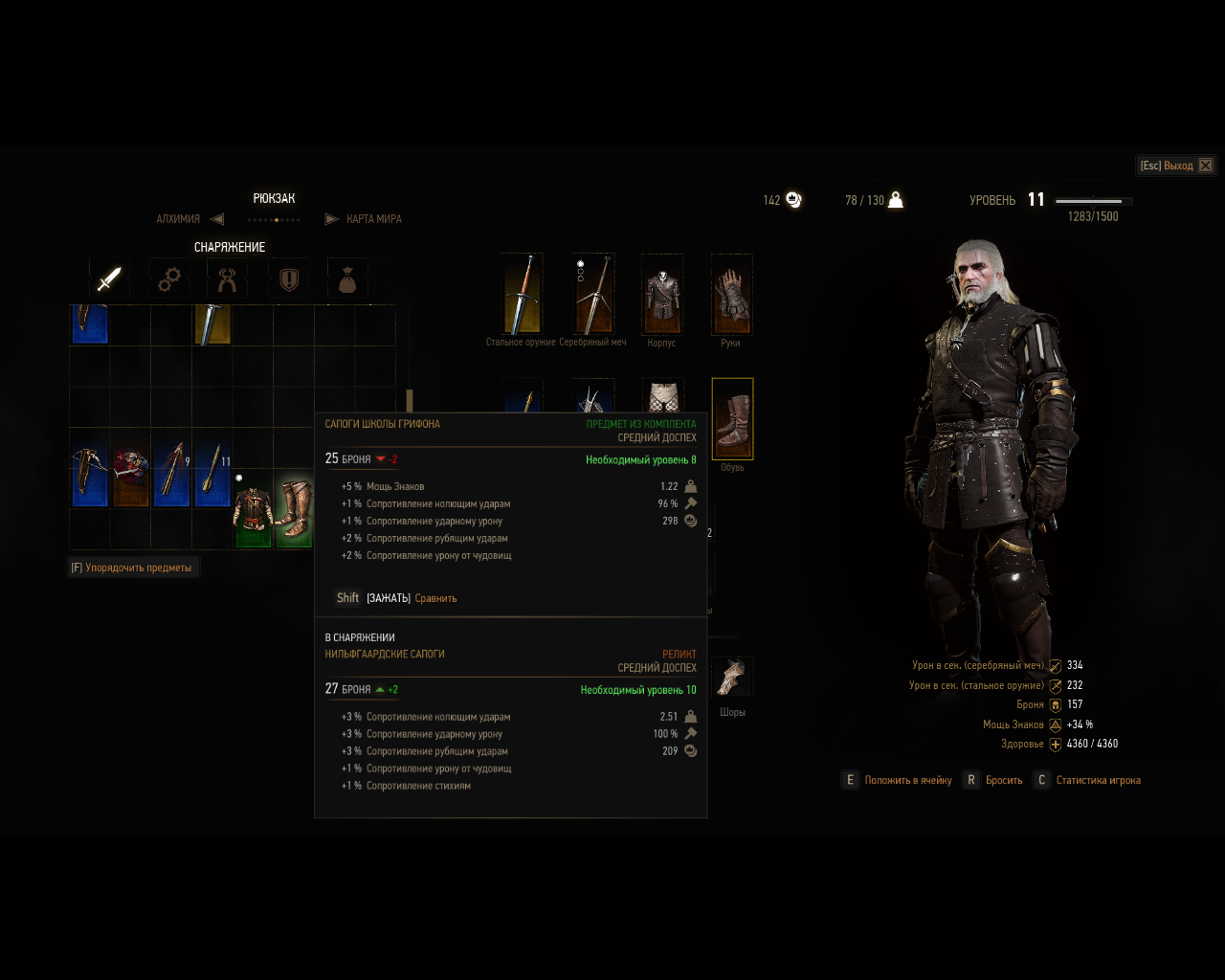Select the equipped silver sword slot

coord(593,294)
